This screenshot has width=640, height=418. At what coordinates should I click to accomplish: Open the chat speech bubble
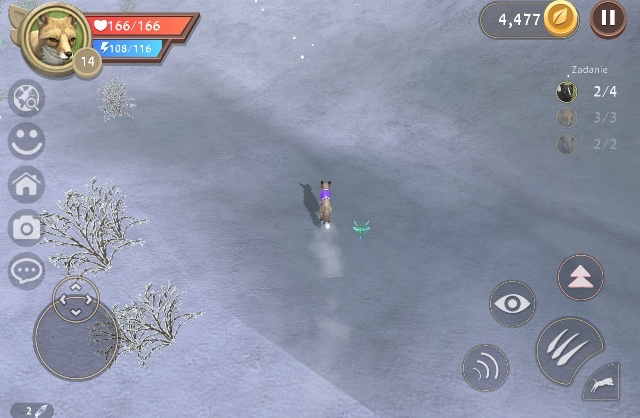26,270
